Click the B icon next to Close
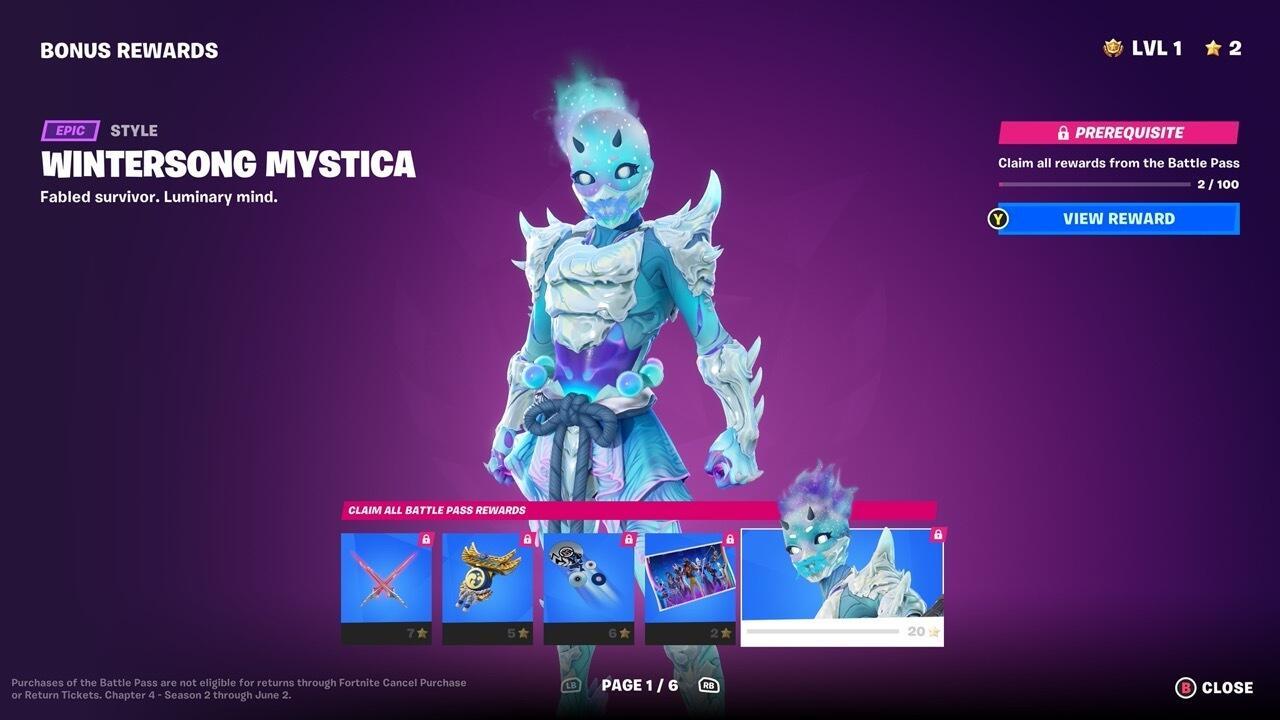The width and height of the screenshot is (1280, 720). point(1185,687)
